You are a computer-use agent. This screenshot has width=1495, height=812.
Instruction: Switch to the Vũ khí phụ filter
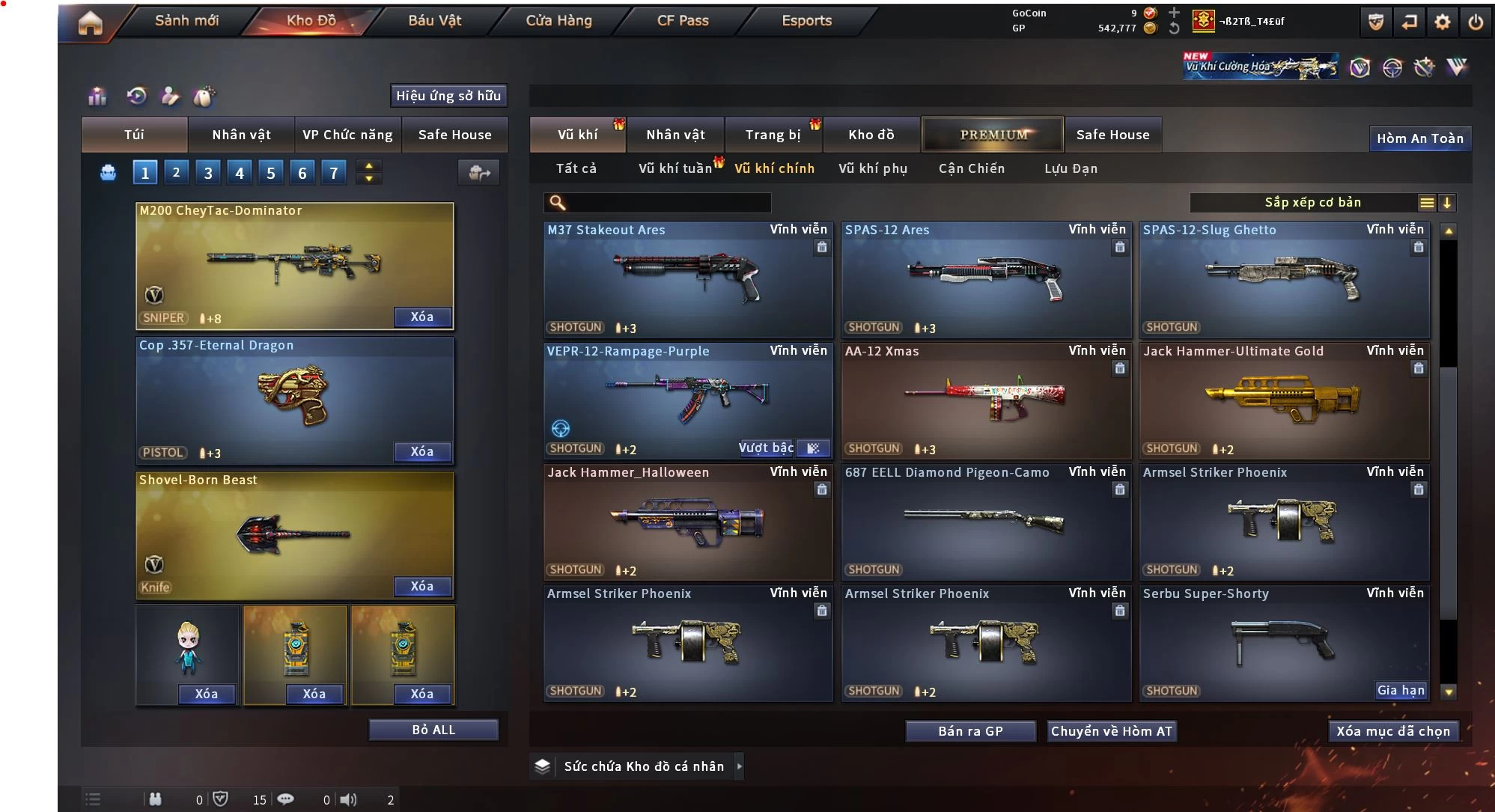(872, 169)
